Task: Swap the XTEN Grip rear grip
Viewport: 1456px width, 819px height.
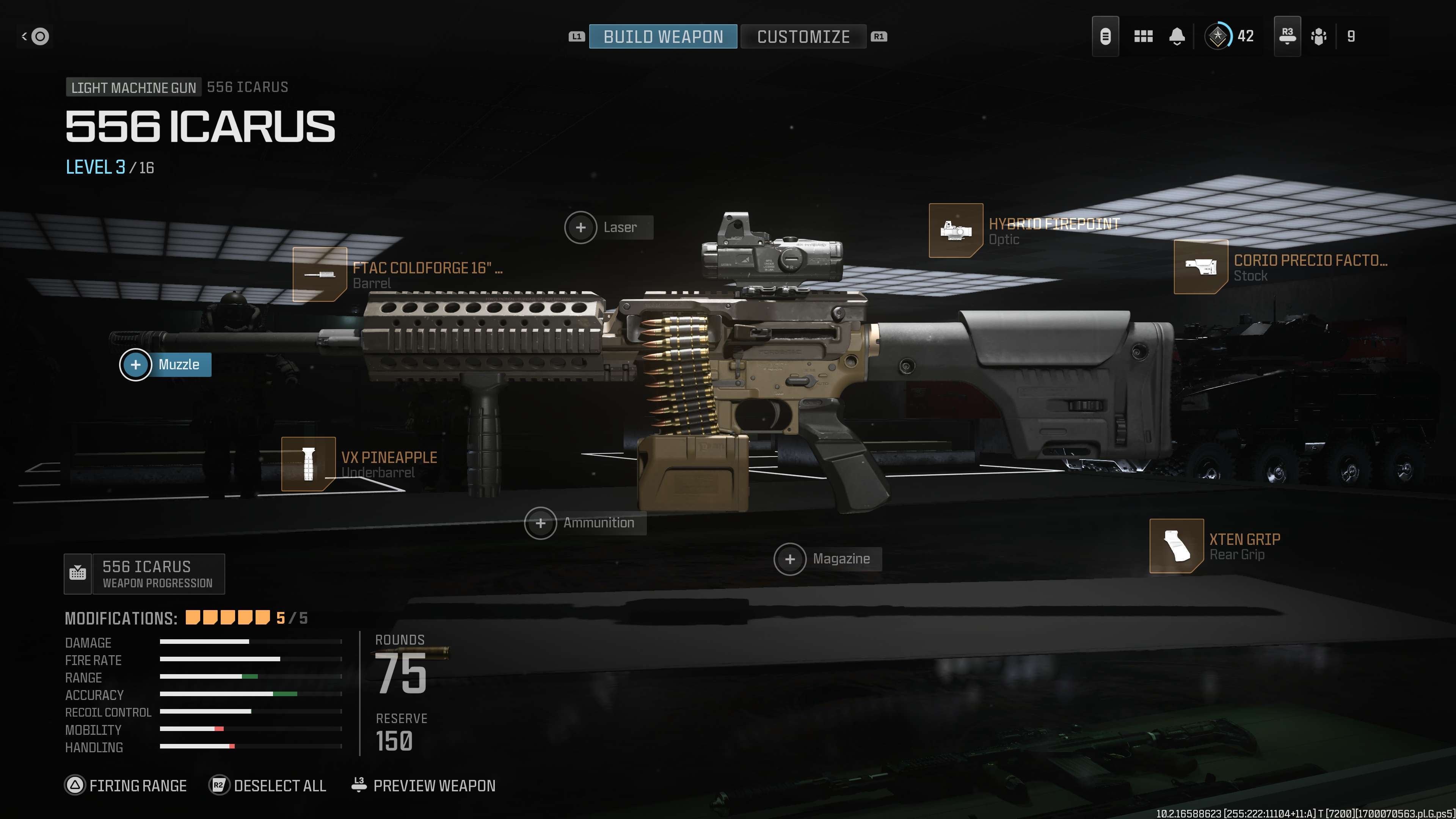Action: pyautogui.click(x=1176, y=546)
